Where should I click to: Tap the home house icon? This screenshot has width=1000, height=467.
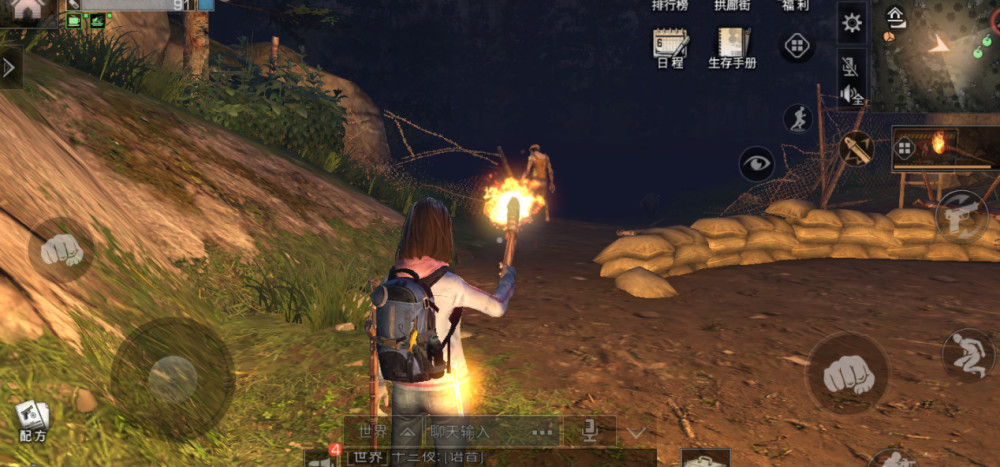28,10
